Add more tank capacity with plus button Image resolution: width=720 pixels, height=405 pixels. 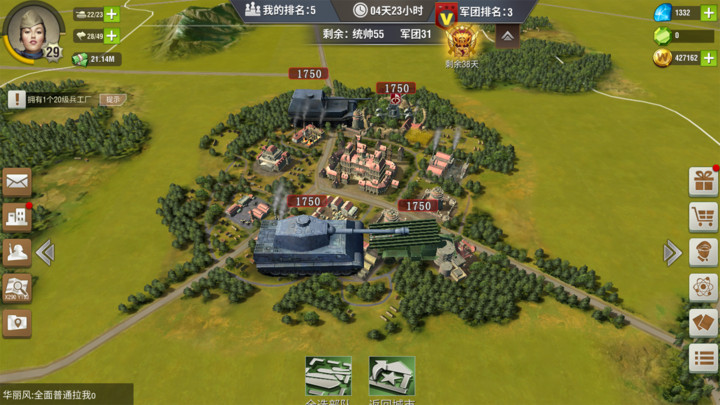(x=111, y=14)
